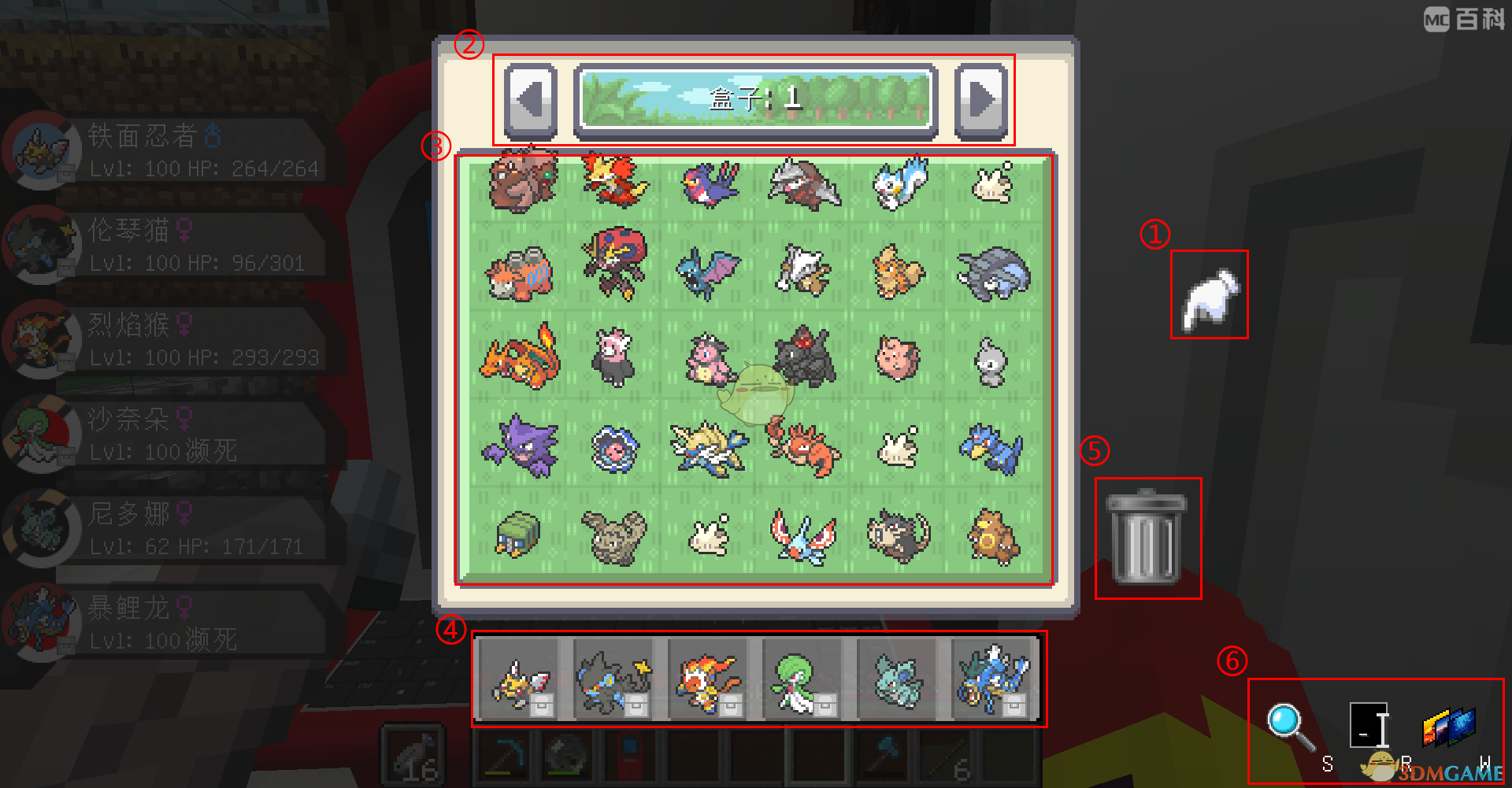Click the rename box cursor icon
This screenshot has height=788, width=1512.
coord(1369,725)
